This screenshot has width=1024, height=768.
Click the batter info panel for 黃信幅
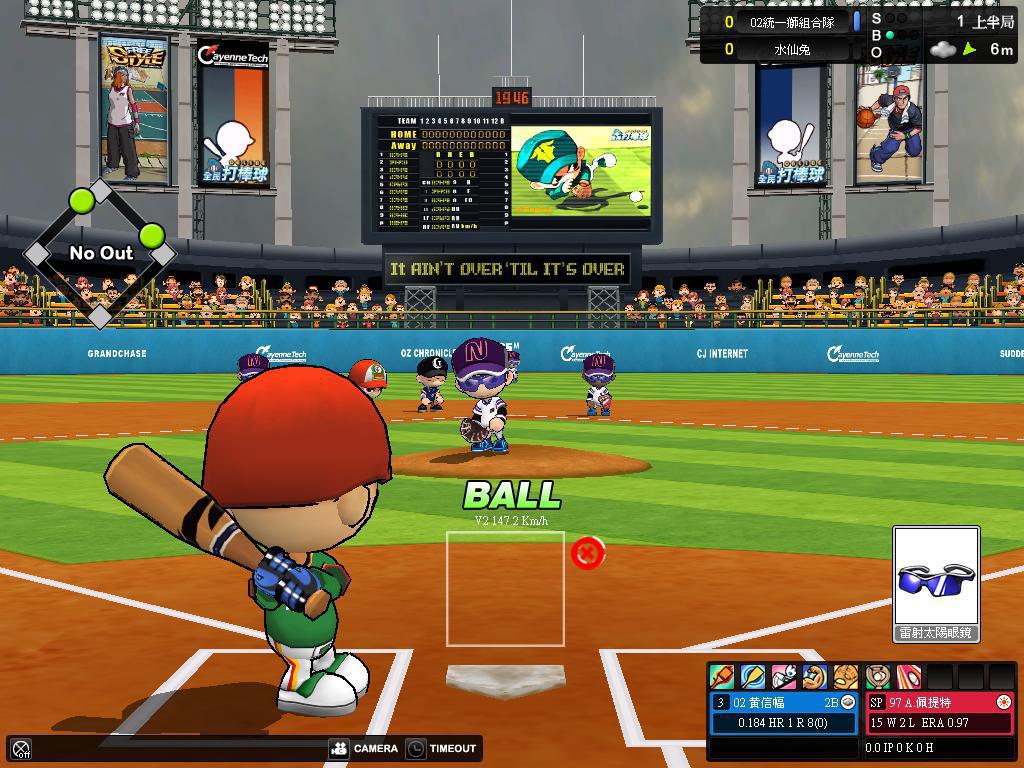(x=784, y=713)
